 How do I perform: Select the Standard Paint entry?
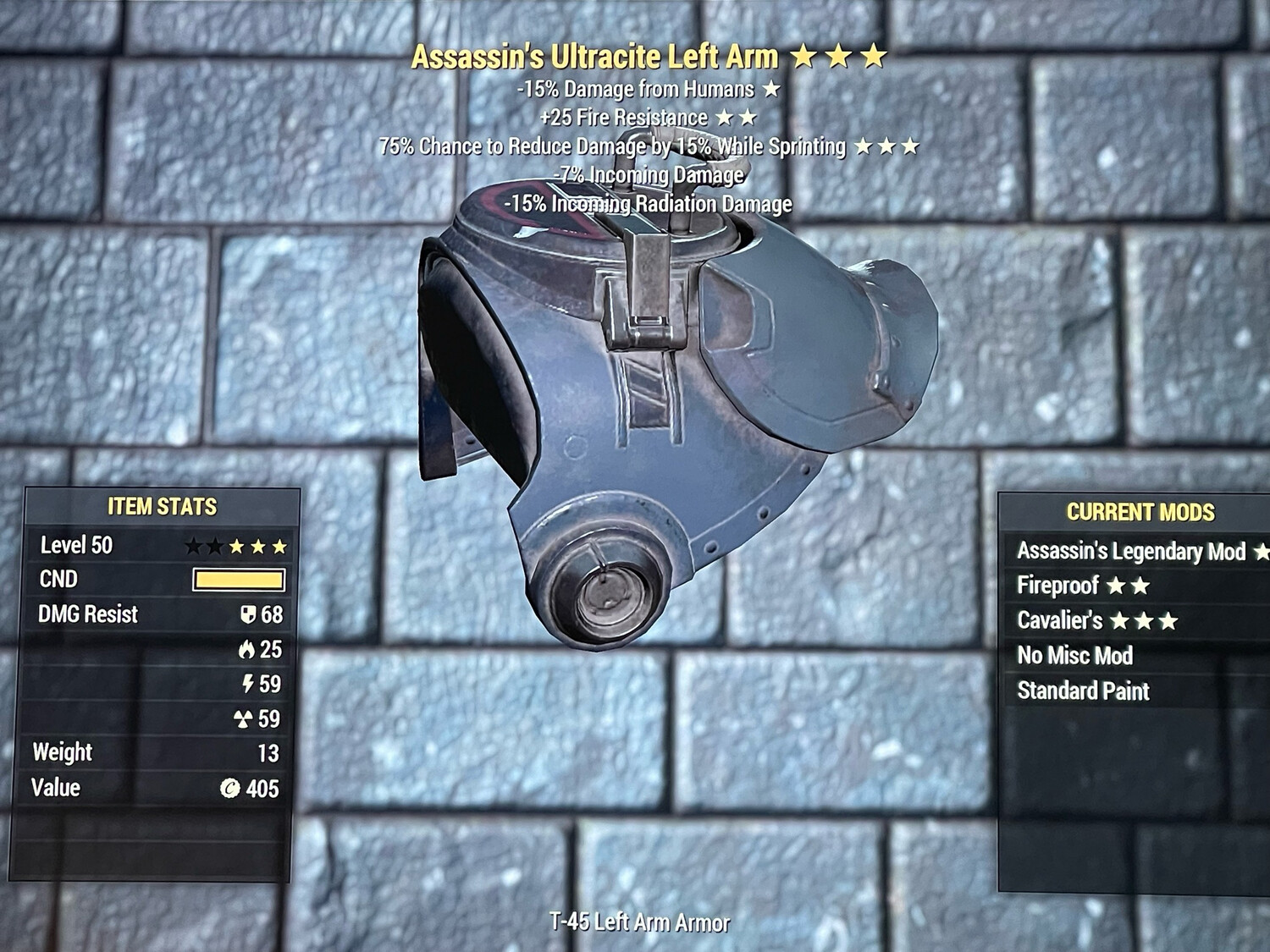click(x=1083, y=691)
